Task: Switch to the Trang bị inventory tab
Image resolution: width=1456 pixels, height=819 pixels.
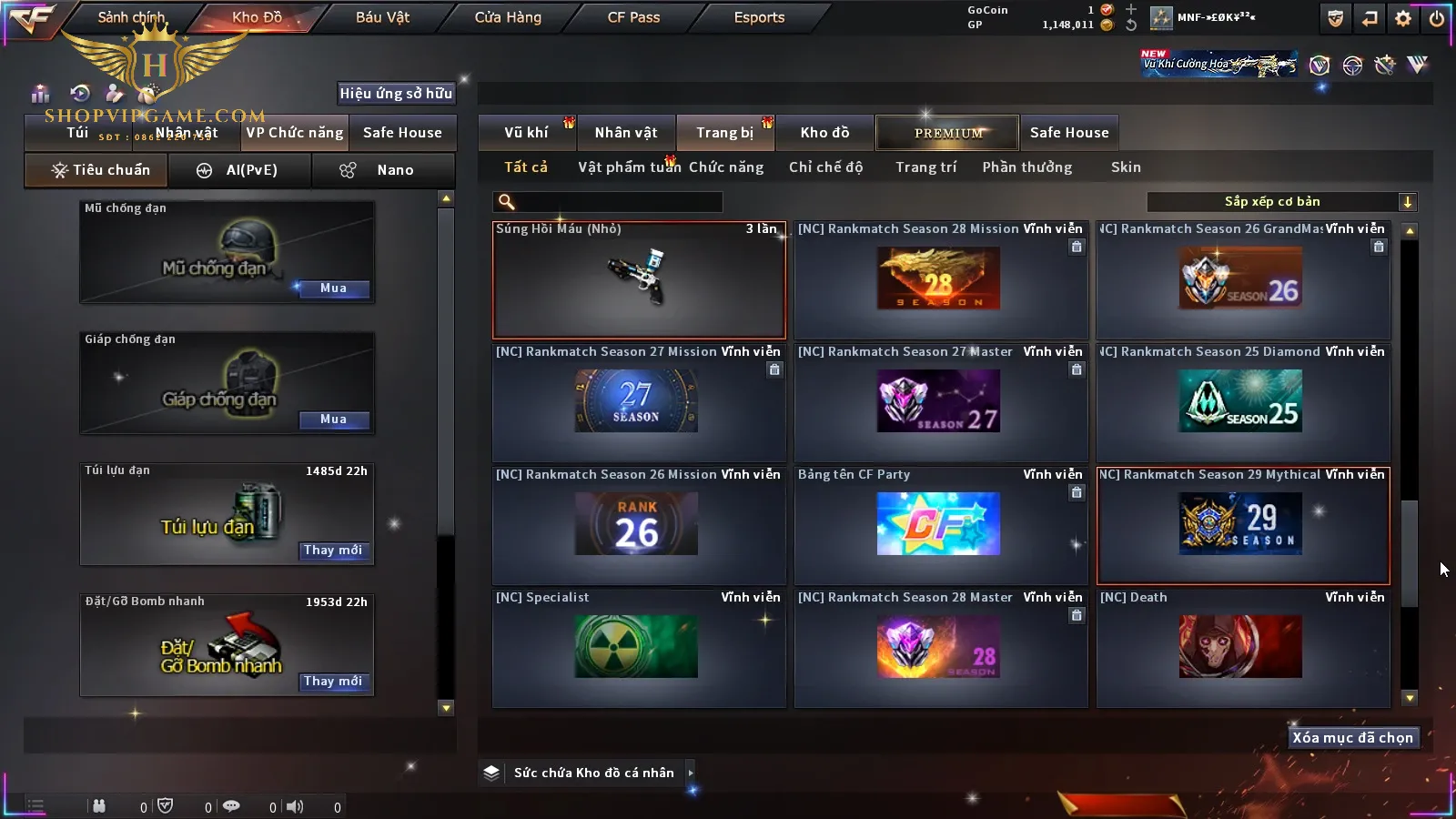Action: coord(724,133)
